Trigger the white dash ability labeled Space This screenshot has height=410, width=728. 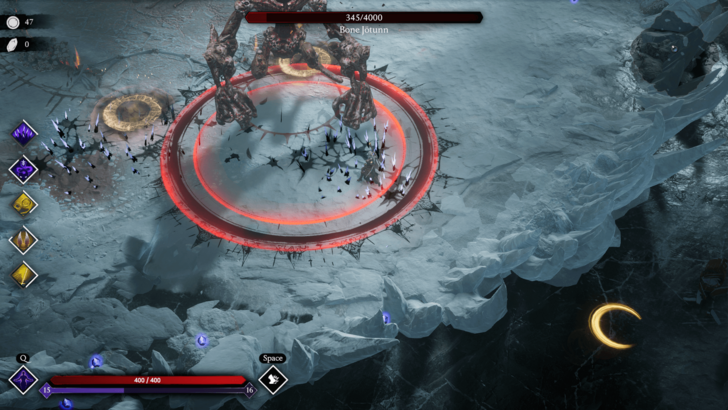coord(273,379)
